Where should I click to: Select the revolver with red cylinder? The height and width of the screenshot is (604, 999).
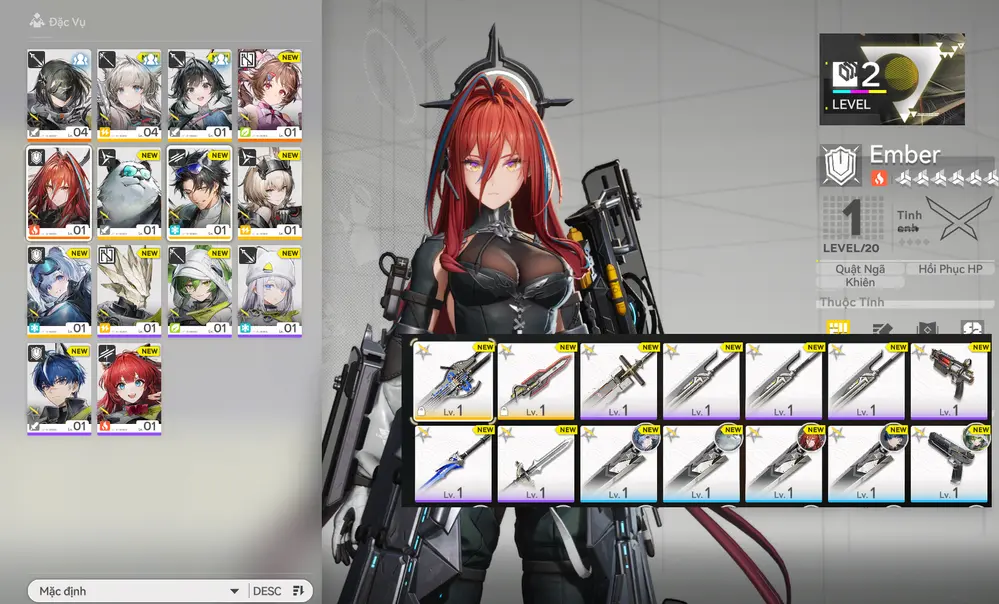click(948, 380)
